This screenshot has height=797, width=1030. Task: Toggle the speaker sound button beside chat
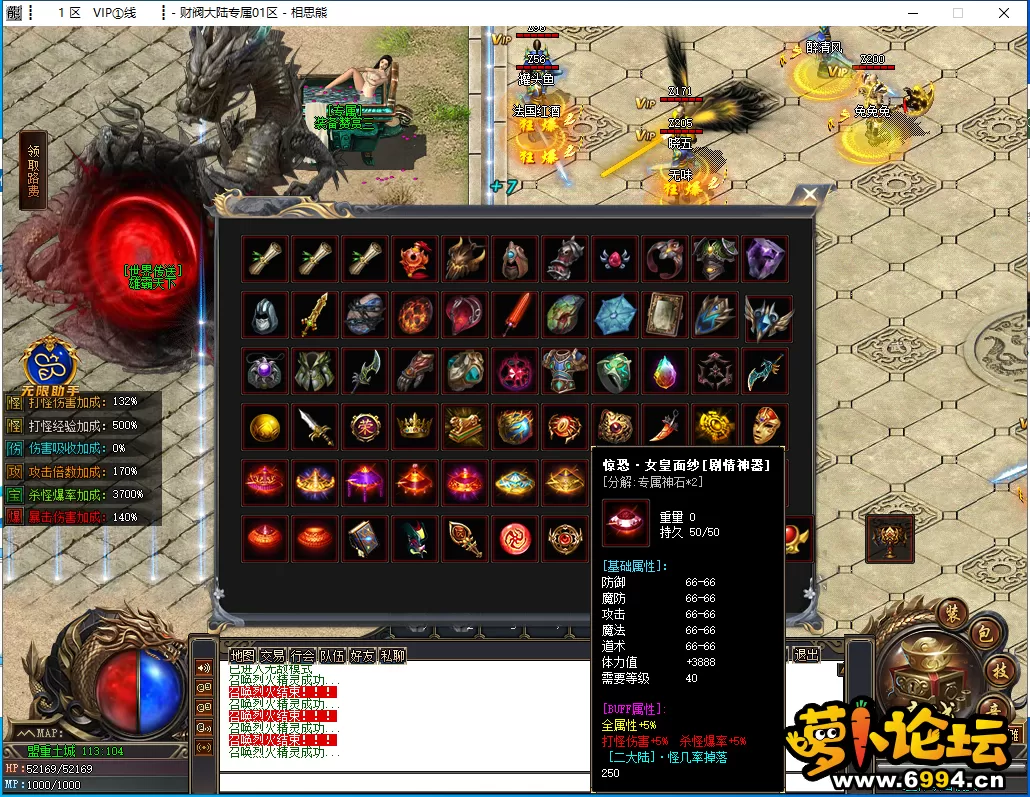coord(204,668)
